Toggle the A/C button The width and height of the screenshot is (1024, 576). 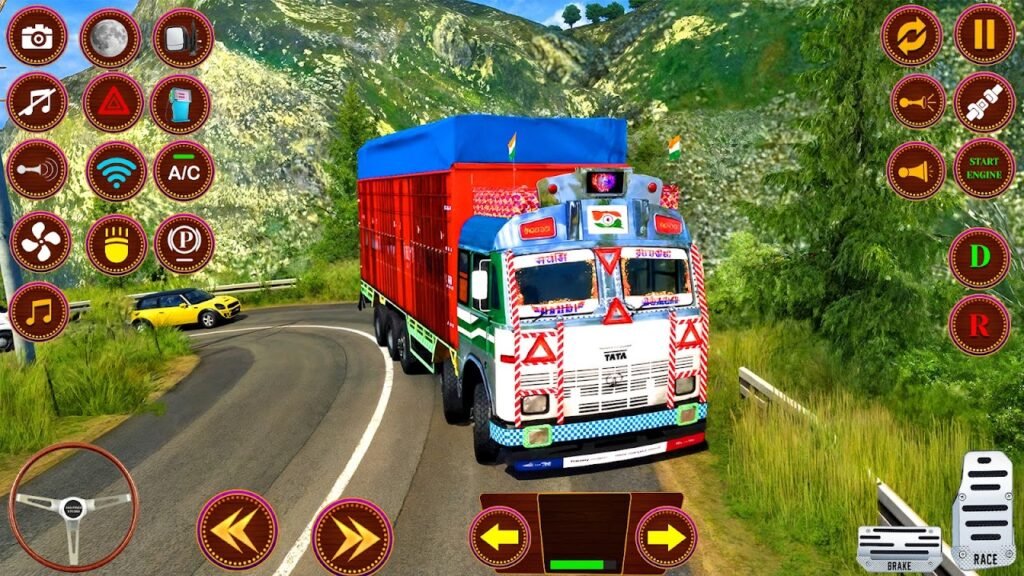point(183,170)
